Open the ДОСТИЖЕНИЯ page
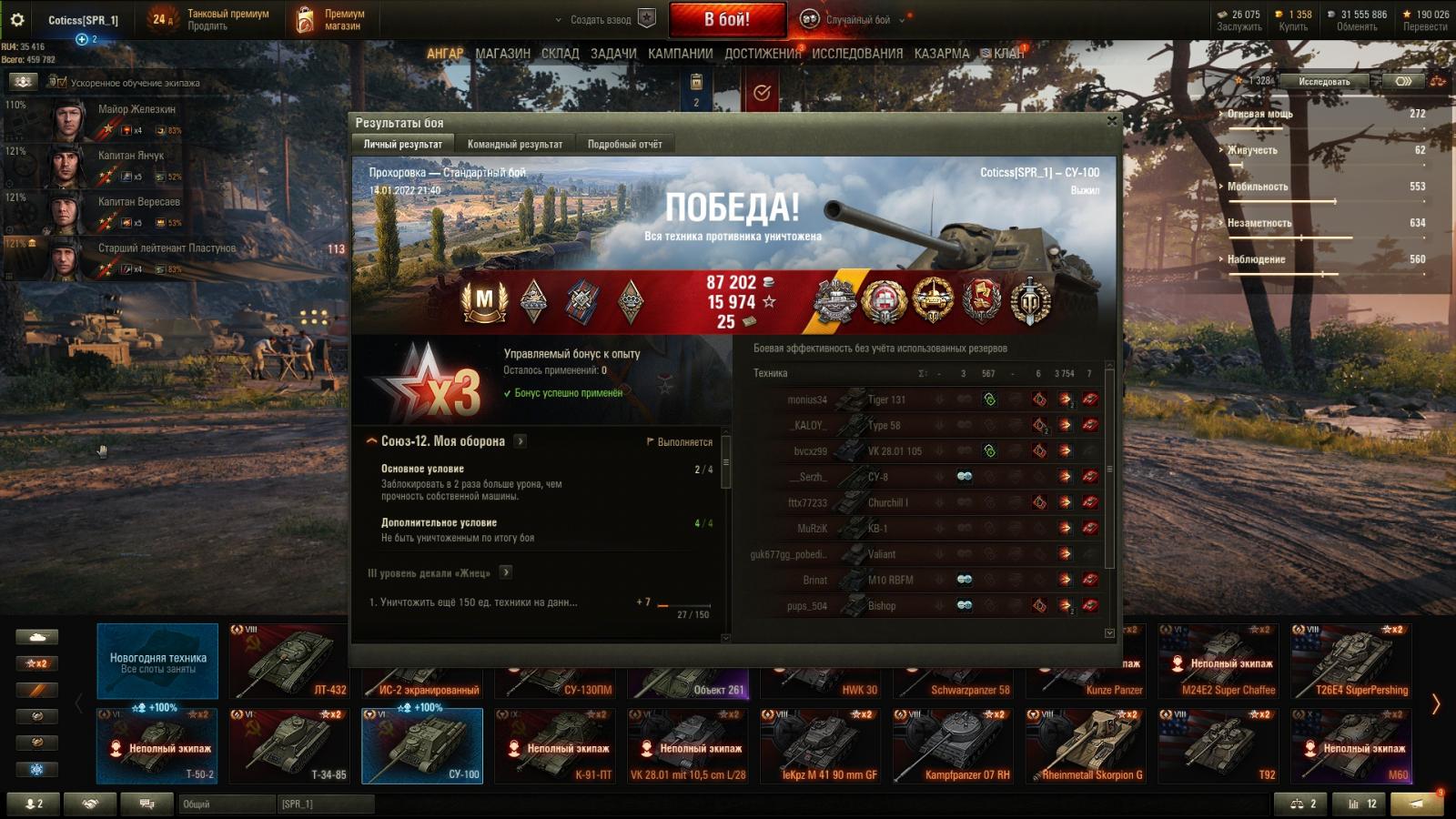This screenshot has height=819, width=1456. tap(763, 54)
